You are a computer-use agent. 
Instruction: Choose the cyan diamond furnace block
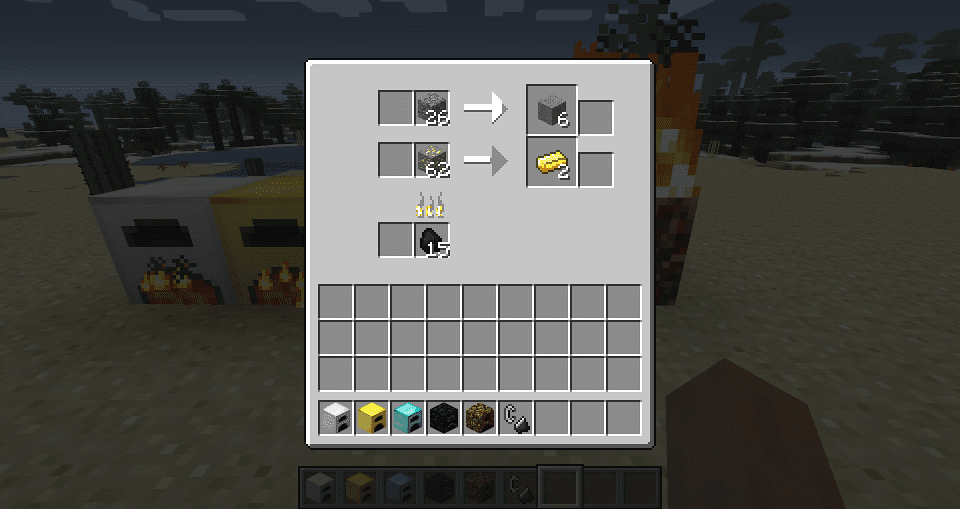[408, 417]
